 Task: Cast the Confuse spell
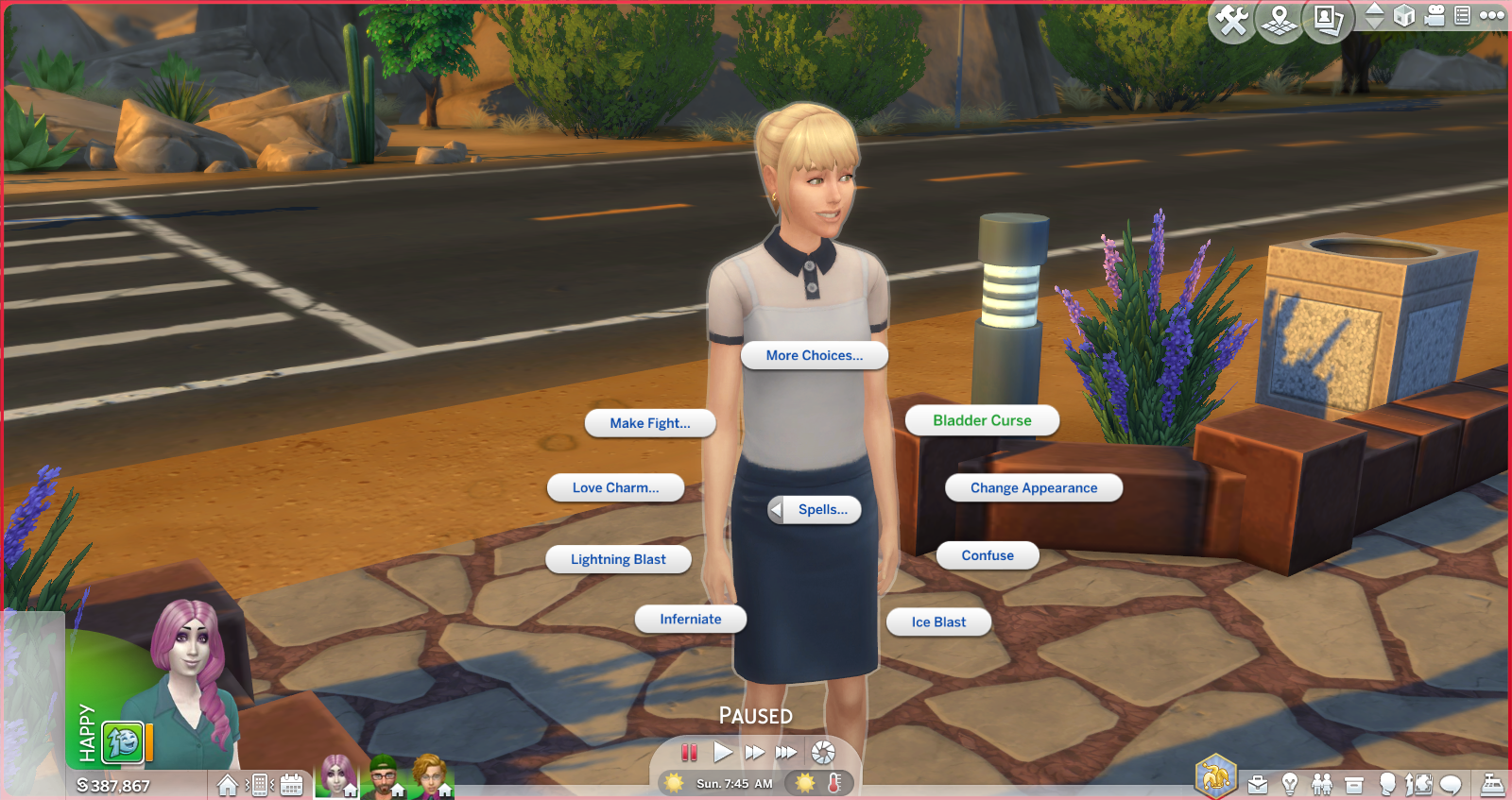[988, 555]
